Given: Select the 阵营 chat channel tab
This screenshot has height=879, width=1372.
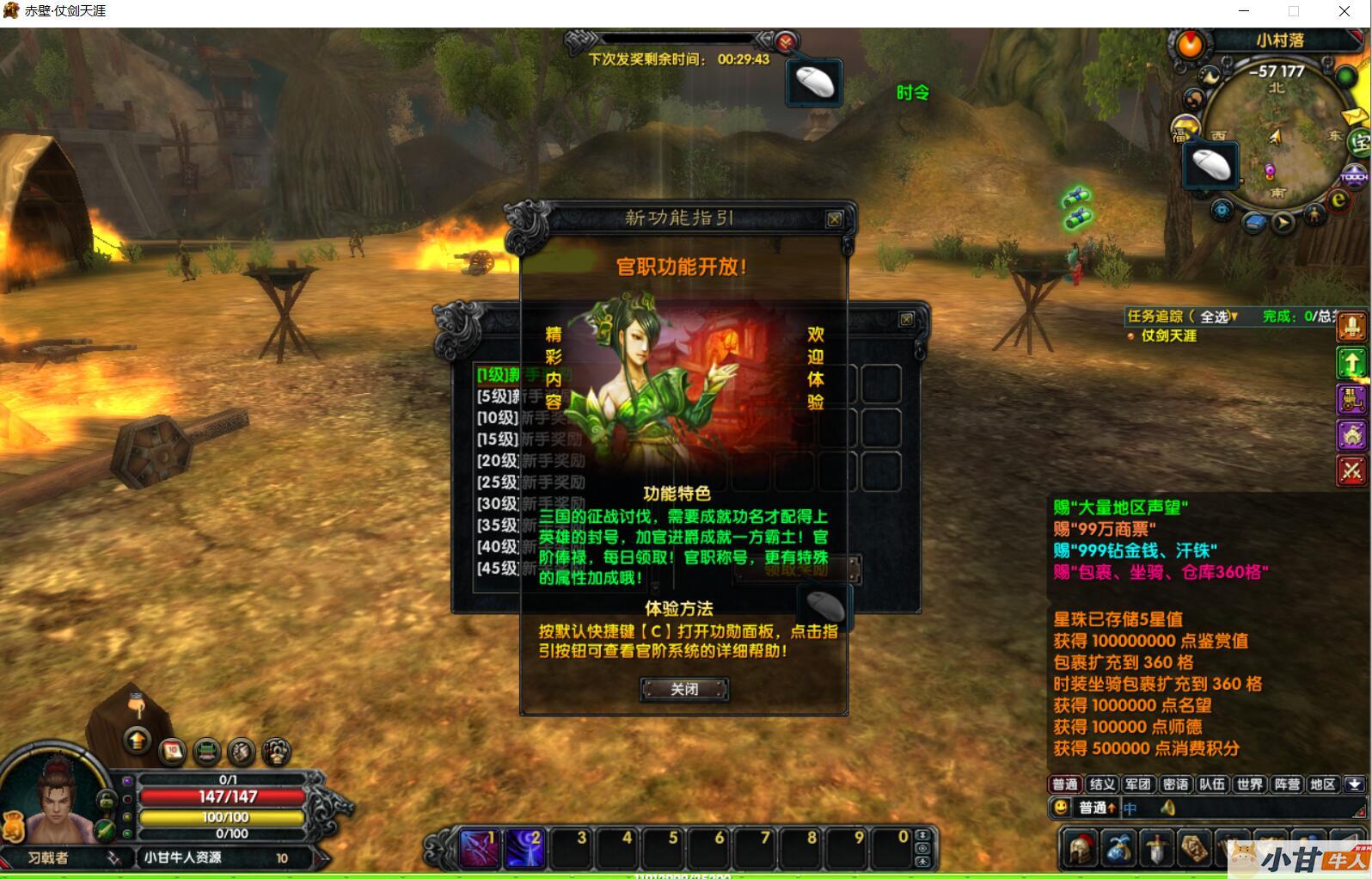Looking at the screenshot, I should coord(1287,784).
